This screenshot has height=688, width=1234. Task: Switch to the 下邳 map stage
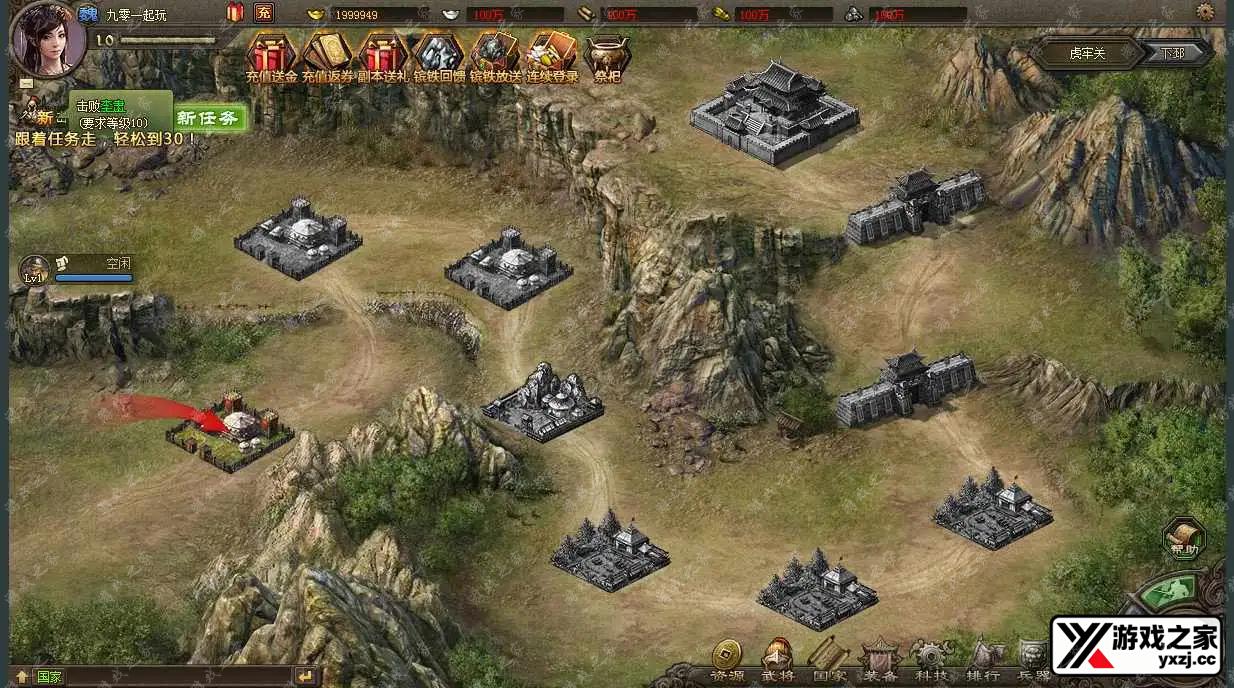(1173, 53)
